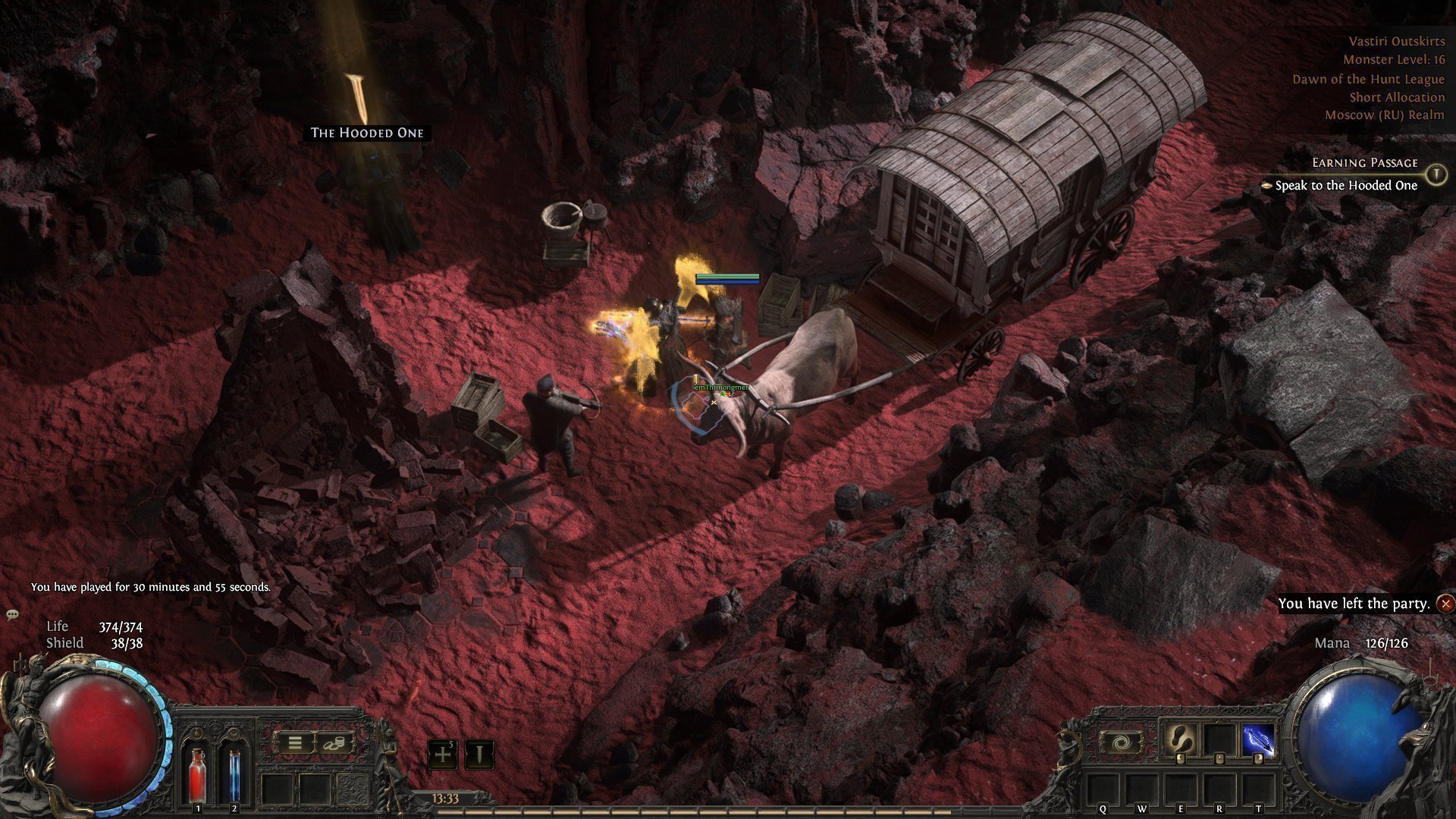Screen dimensions: 1456x819
Task: Click the plus icon with number 5
Action: [443, 755]
